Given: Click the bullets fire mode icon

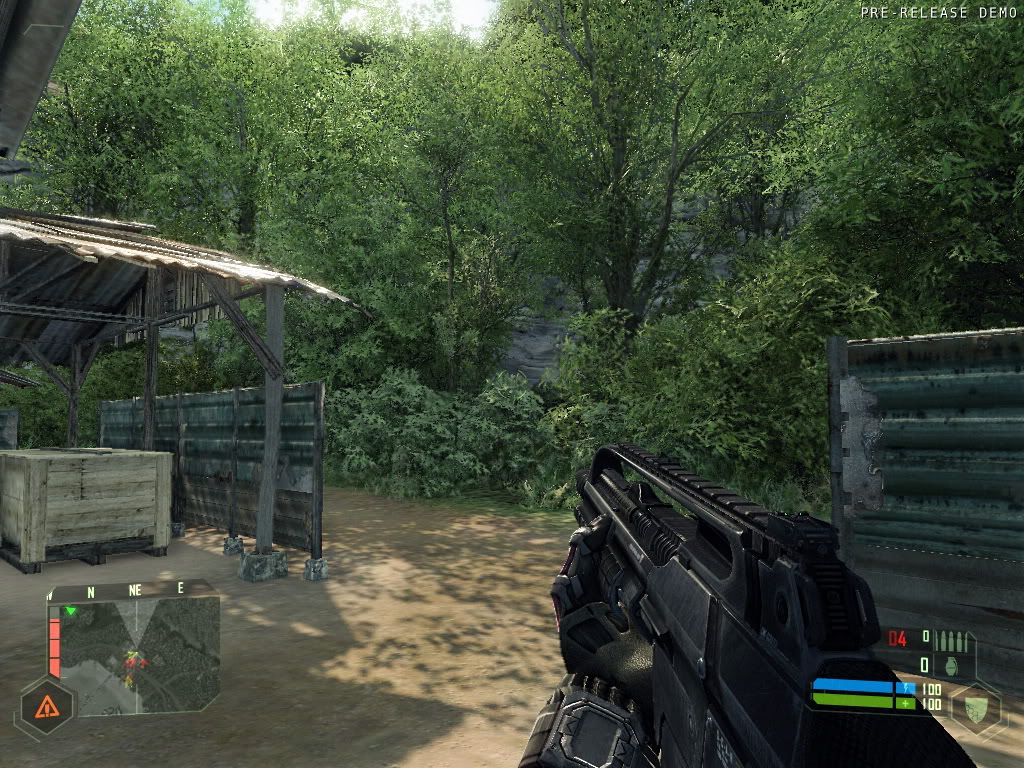Looking at the screenshot, I should (952, 639).
